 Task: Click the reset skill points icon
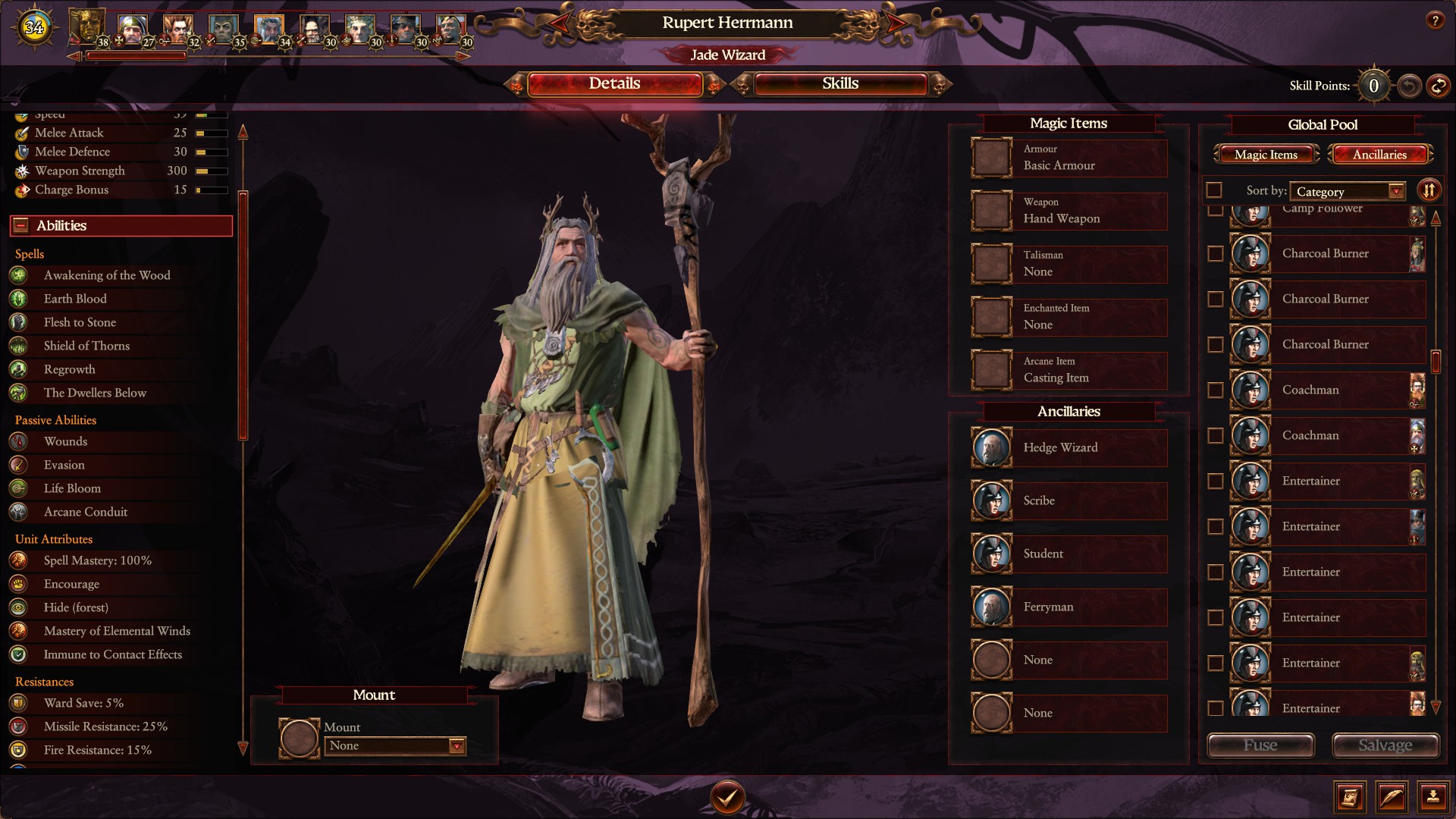coord(1437,85)
